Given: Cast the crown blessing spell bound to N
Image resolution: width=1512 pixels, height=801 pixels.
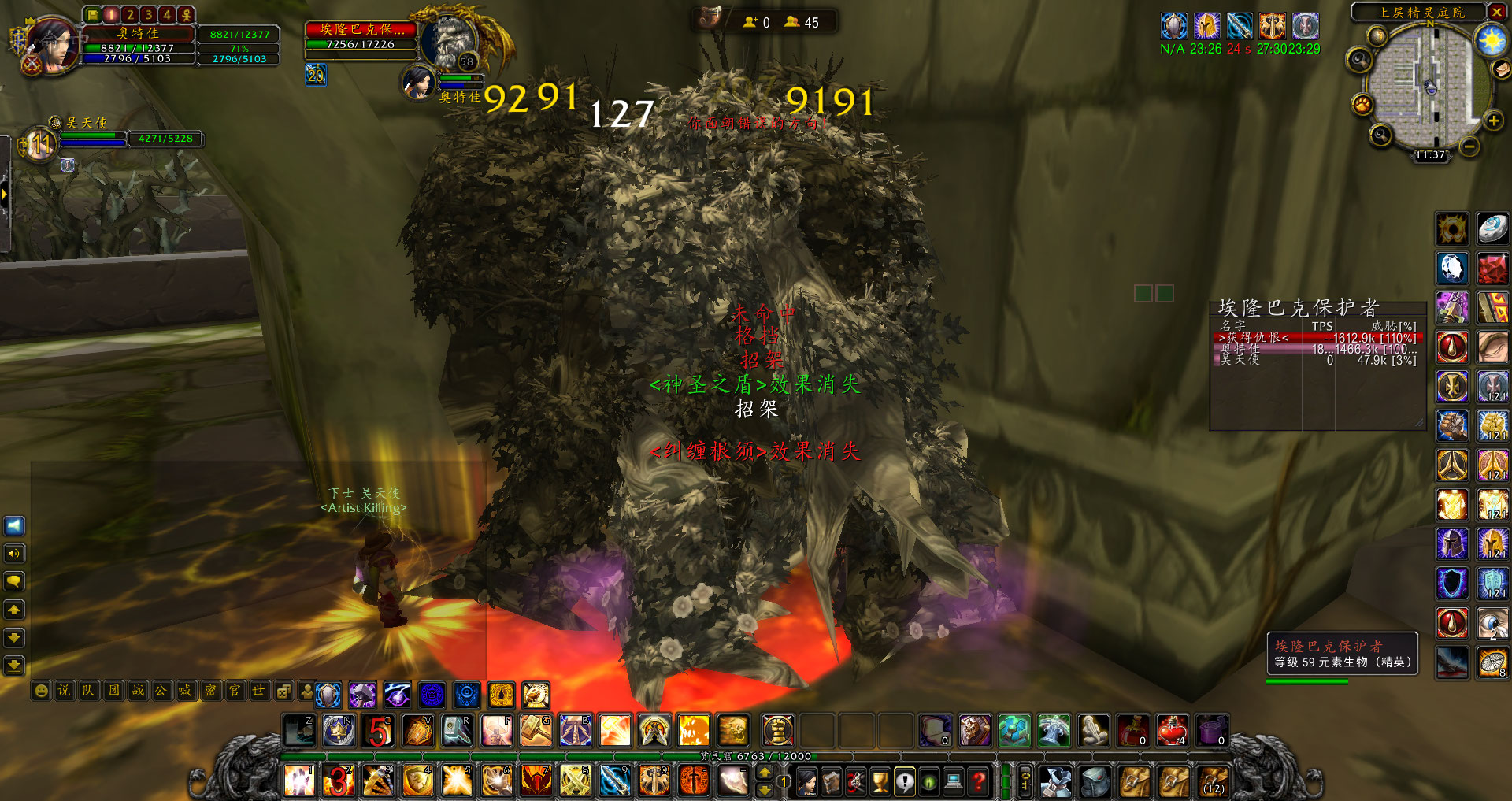Looking at the screenshot, I should click(339, 731).
